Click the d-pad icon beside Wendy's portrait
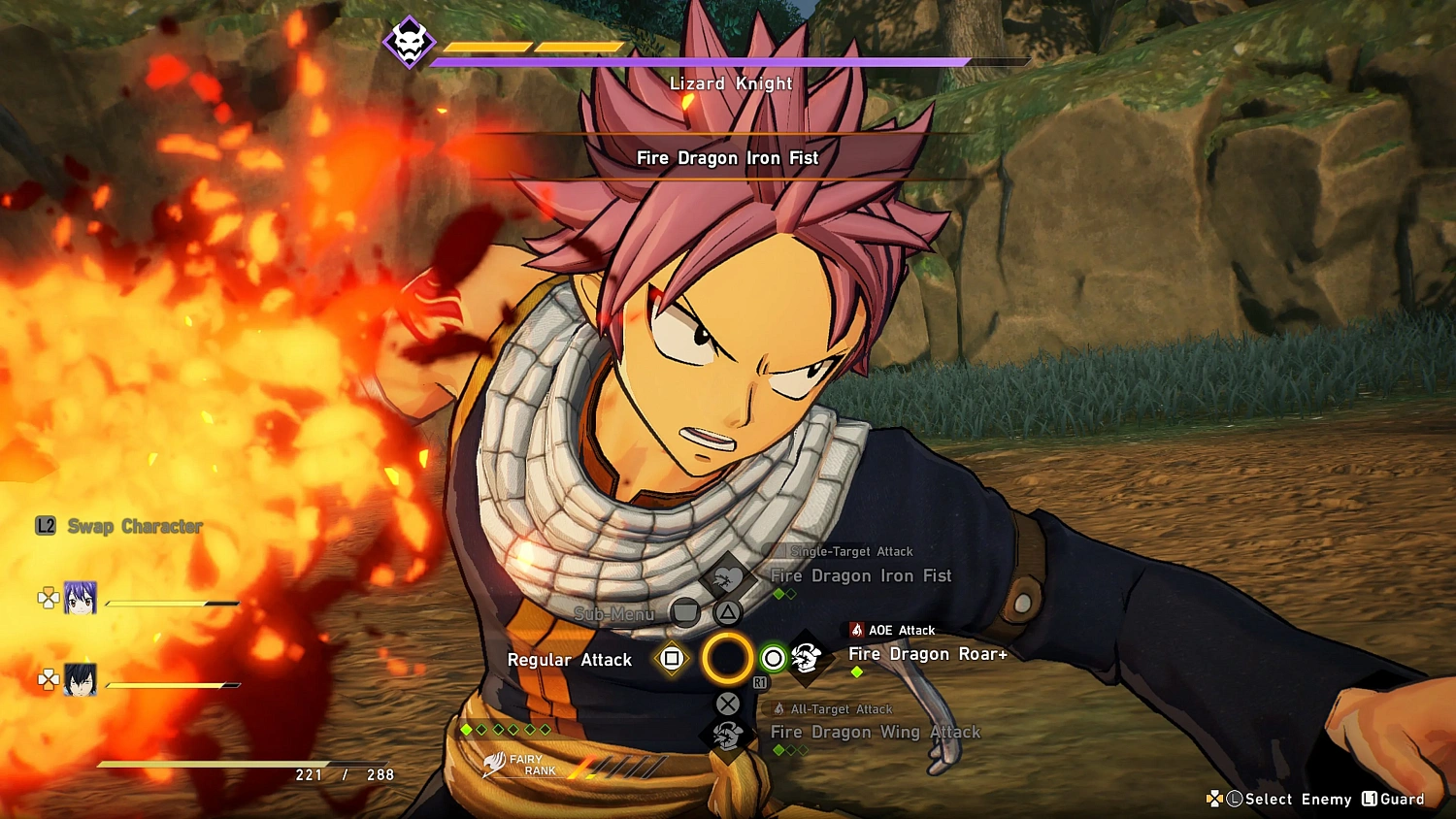The width and height of the screenshot is (1456, 819). tap(48, 599)
